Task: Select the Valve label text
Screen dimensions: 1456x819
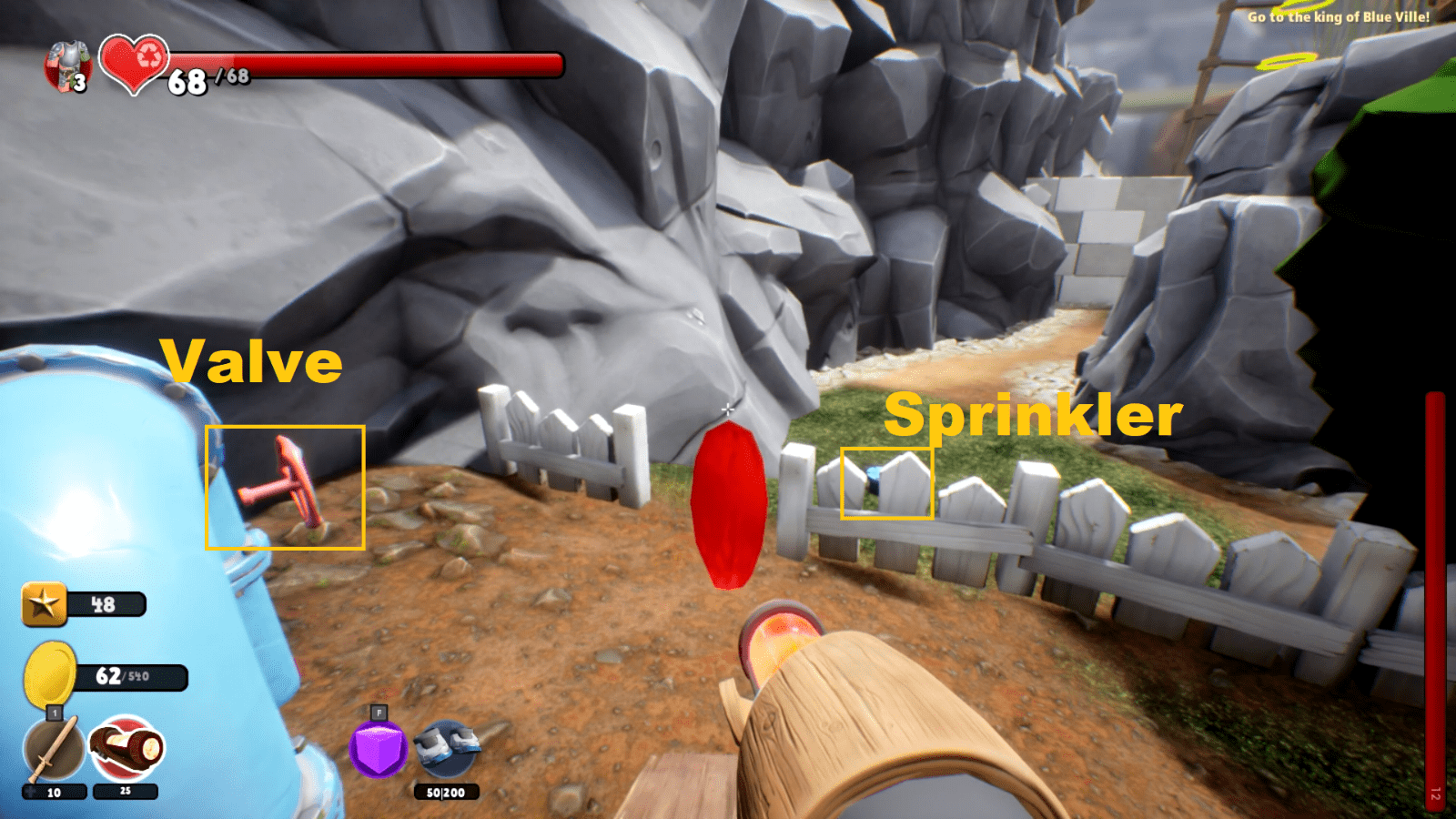Action: coord(252,362)
